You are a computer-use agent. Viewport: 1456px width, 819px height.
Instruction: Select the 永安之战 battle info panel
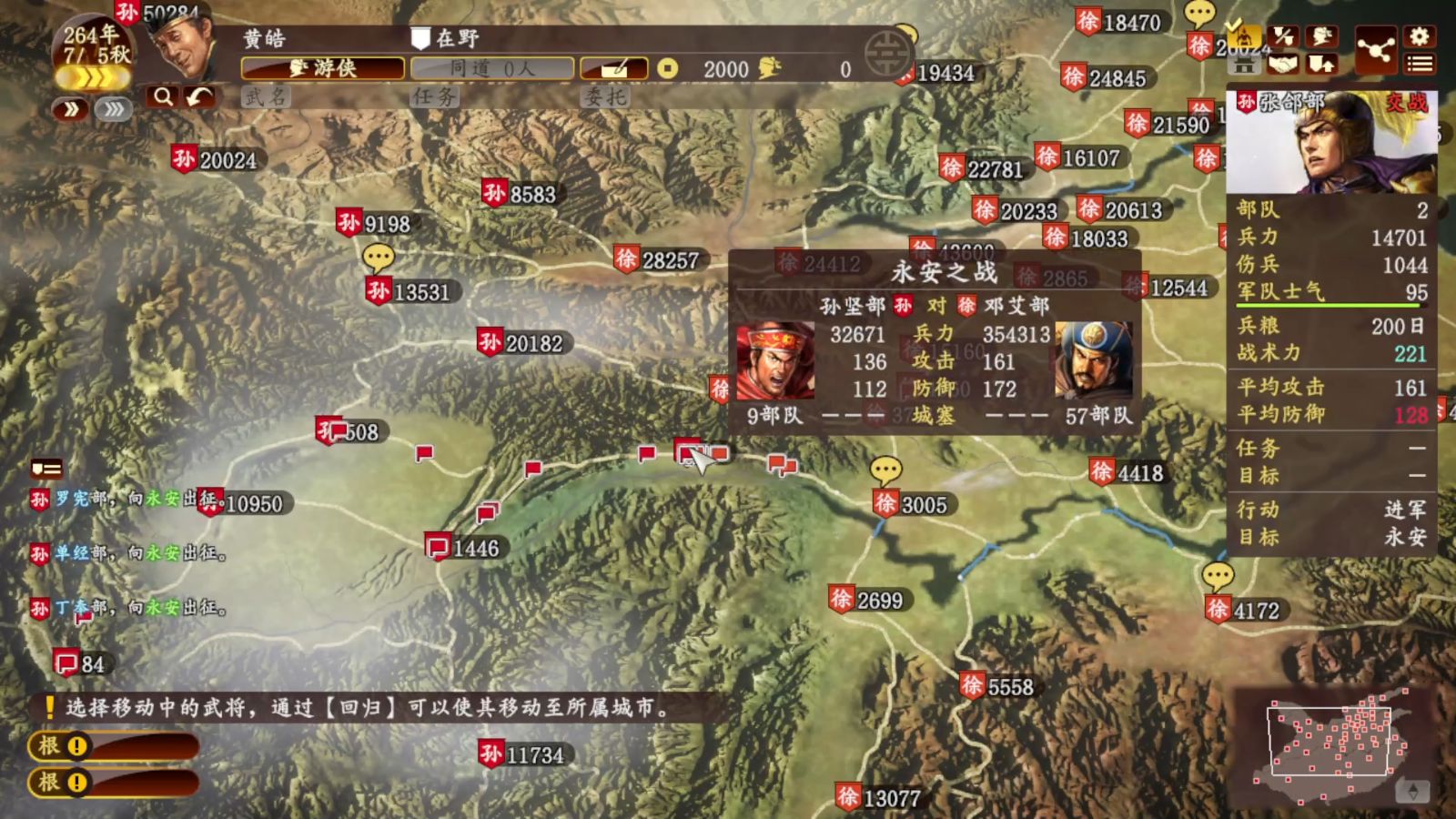(935, 341)
